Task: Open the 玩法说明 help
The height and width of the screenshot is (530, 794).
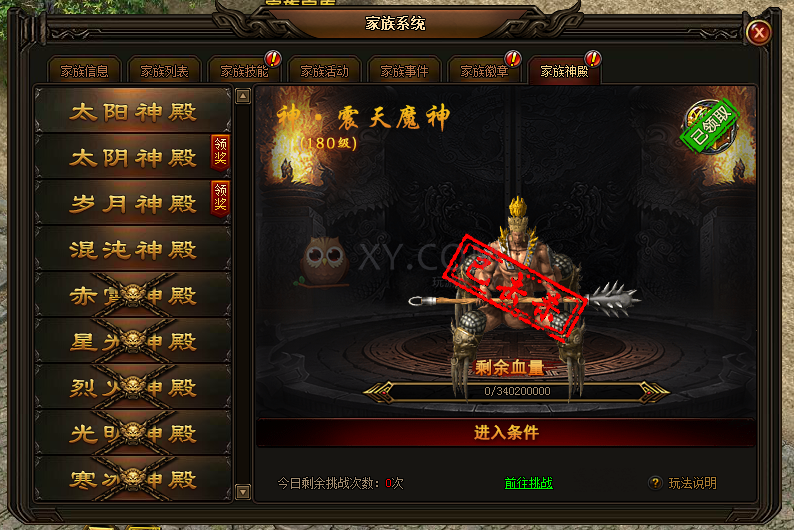Action: 684,483
